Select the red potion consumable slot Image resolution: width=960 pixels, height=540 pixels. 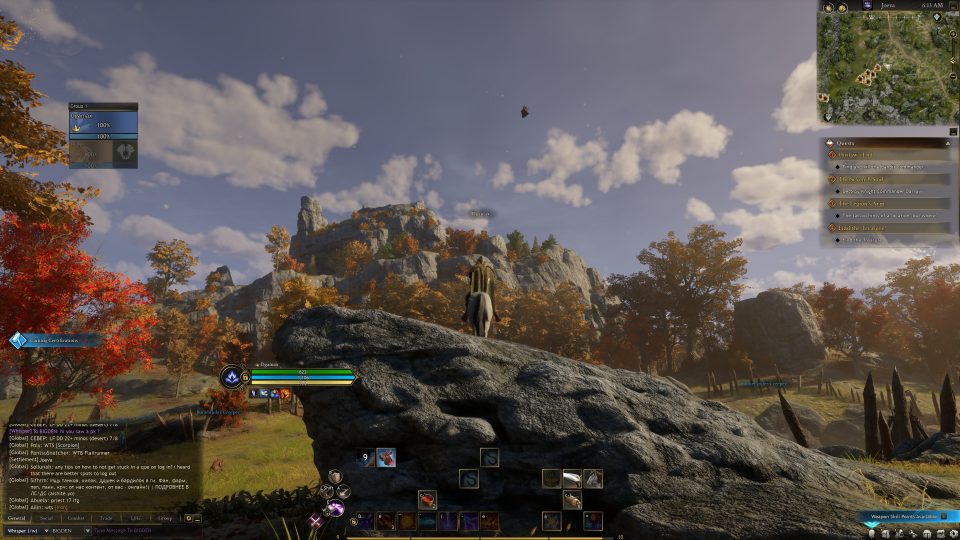pos(427,498)
